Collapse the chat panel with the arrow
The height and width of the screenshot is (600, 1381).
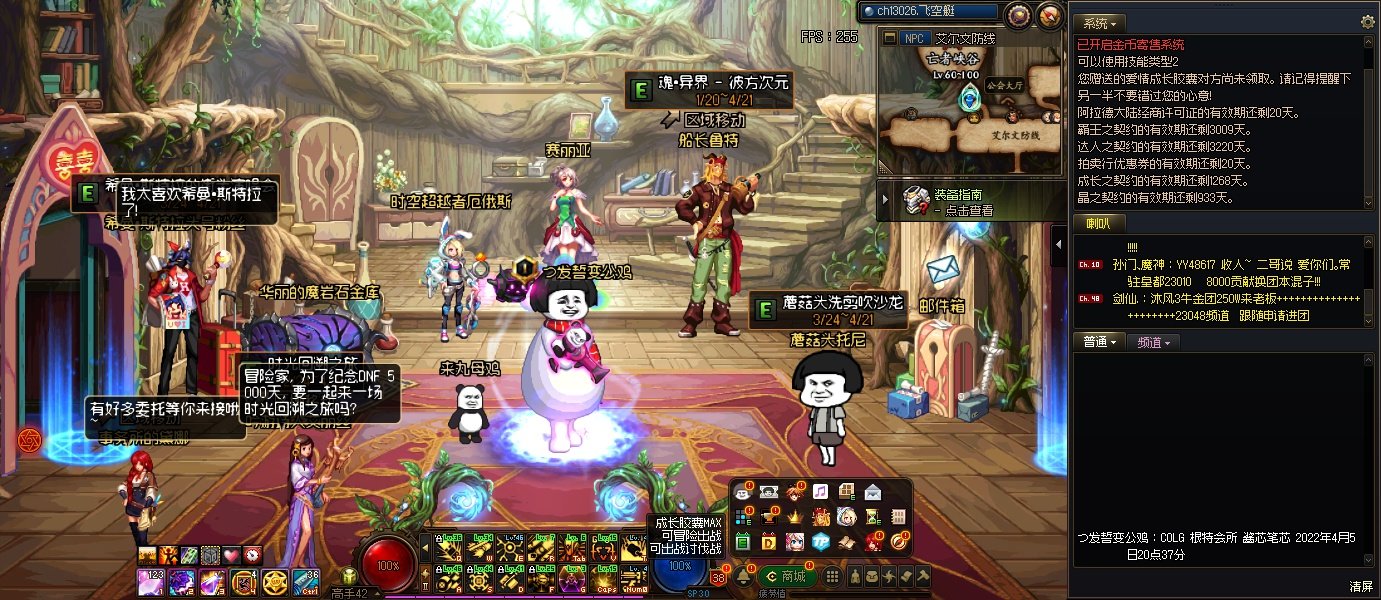point(1060,244)
